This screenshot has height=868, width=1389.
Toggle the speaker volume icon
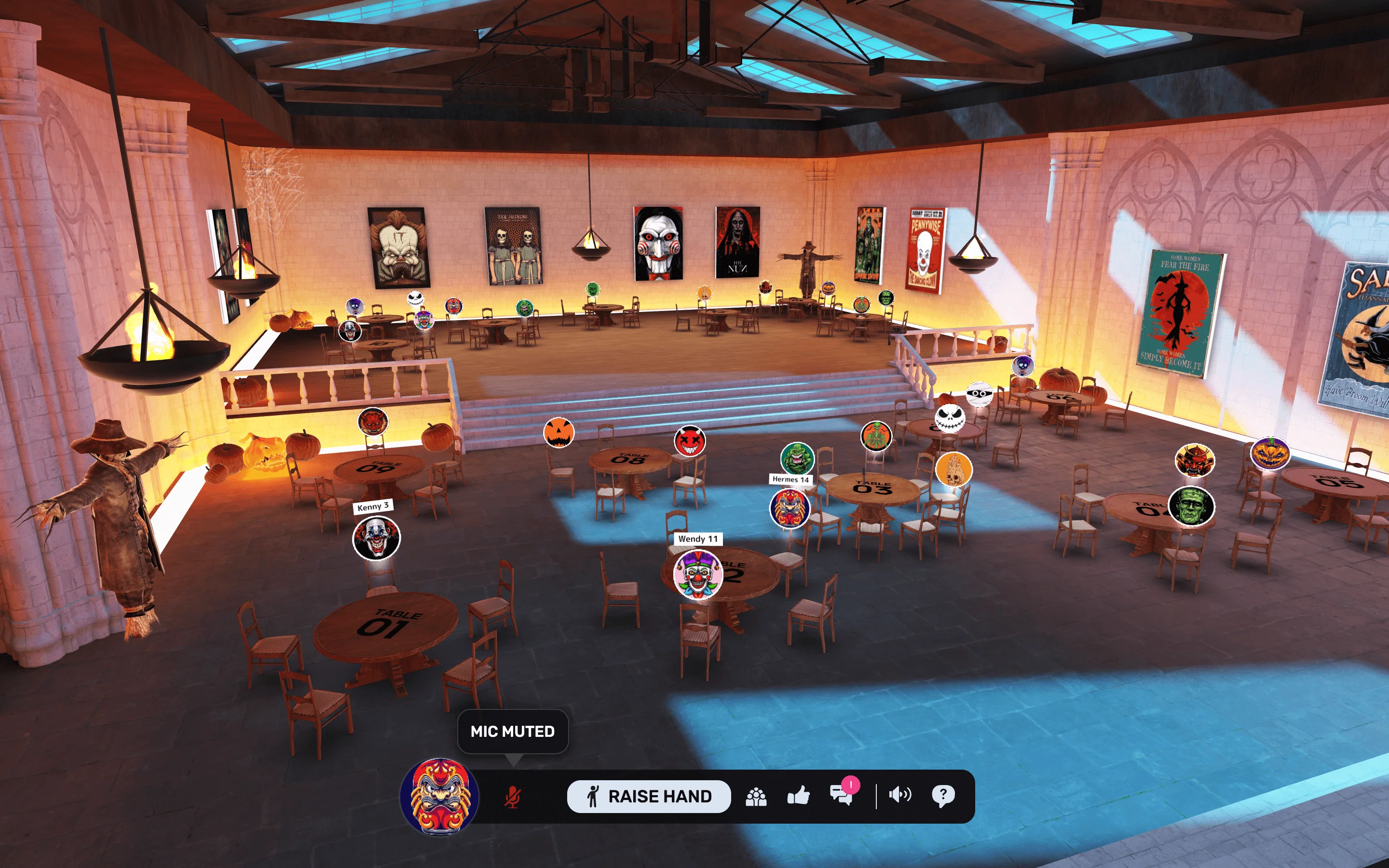point(900,795)
